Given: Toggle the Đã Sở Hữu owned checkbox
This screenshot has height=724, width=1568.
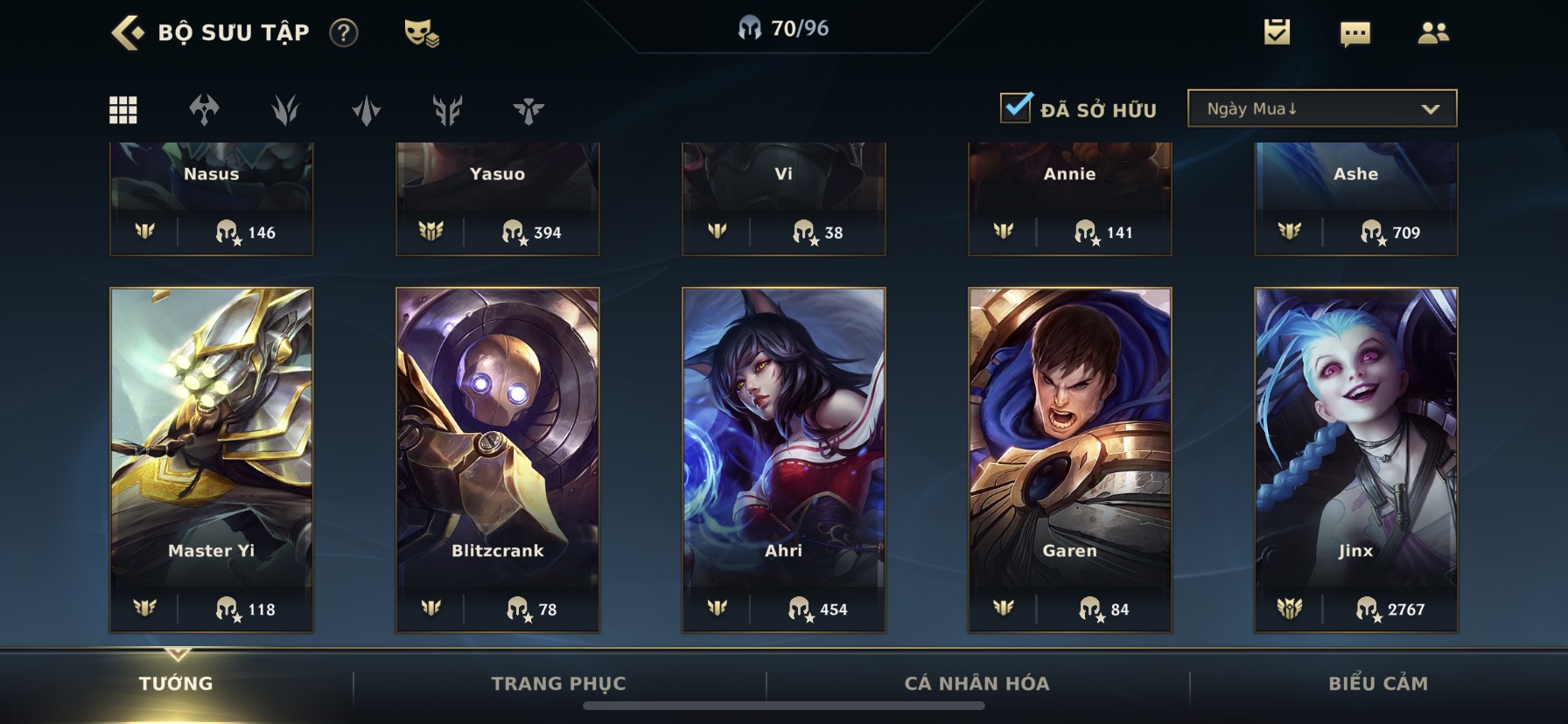Looking at the screenshot, I should click(x=1016, y=108).
